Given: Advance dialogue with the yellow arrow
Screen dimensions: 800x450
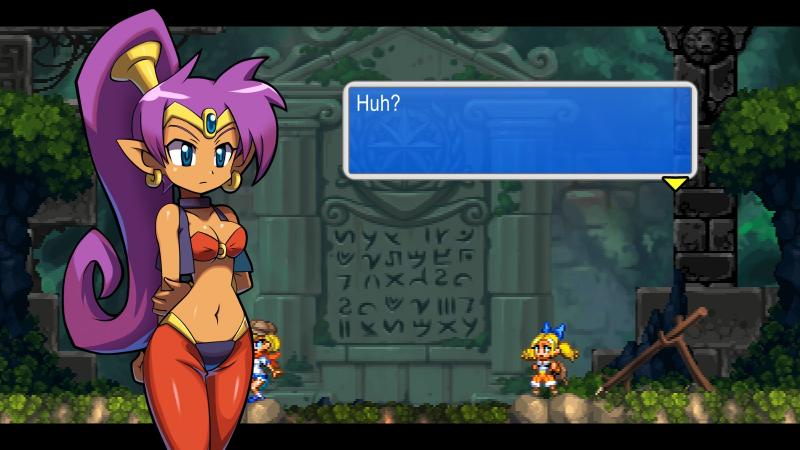Looking at the screenshot, I should pos(676,183).
